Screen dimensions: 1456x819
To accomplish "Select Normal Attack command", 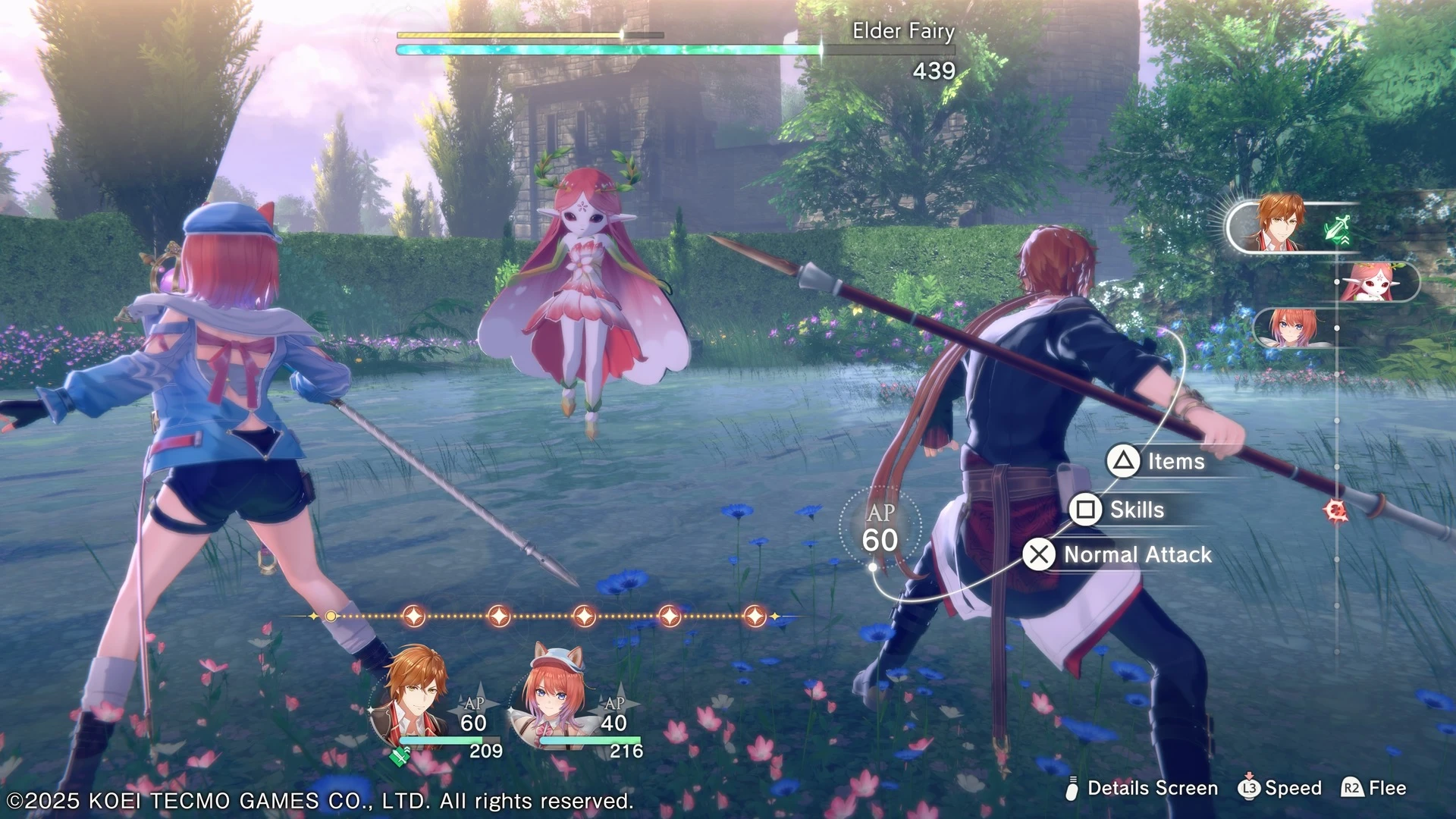I will 1119,554.
